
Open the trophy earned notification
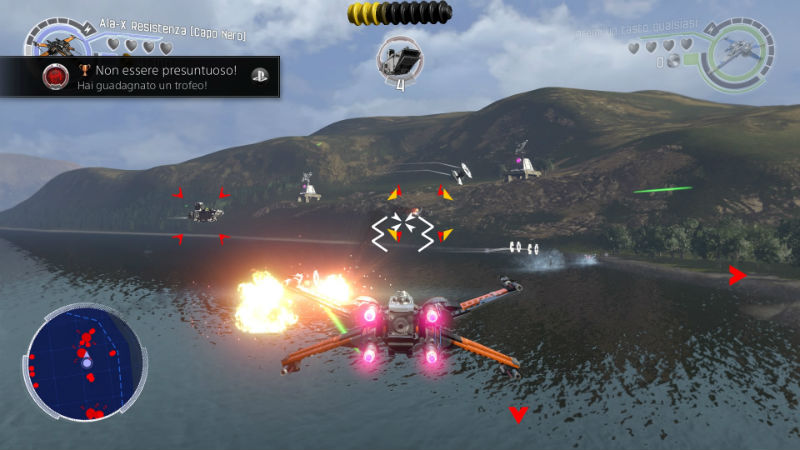tap(140, 76)
